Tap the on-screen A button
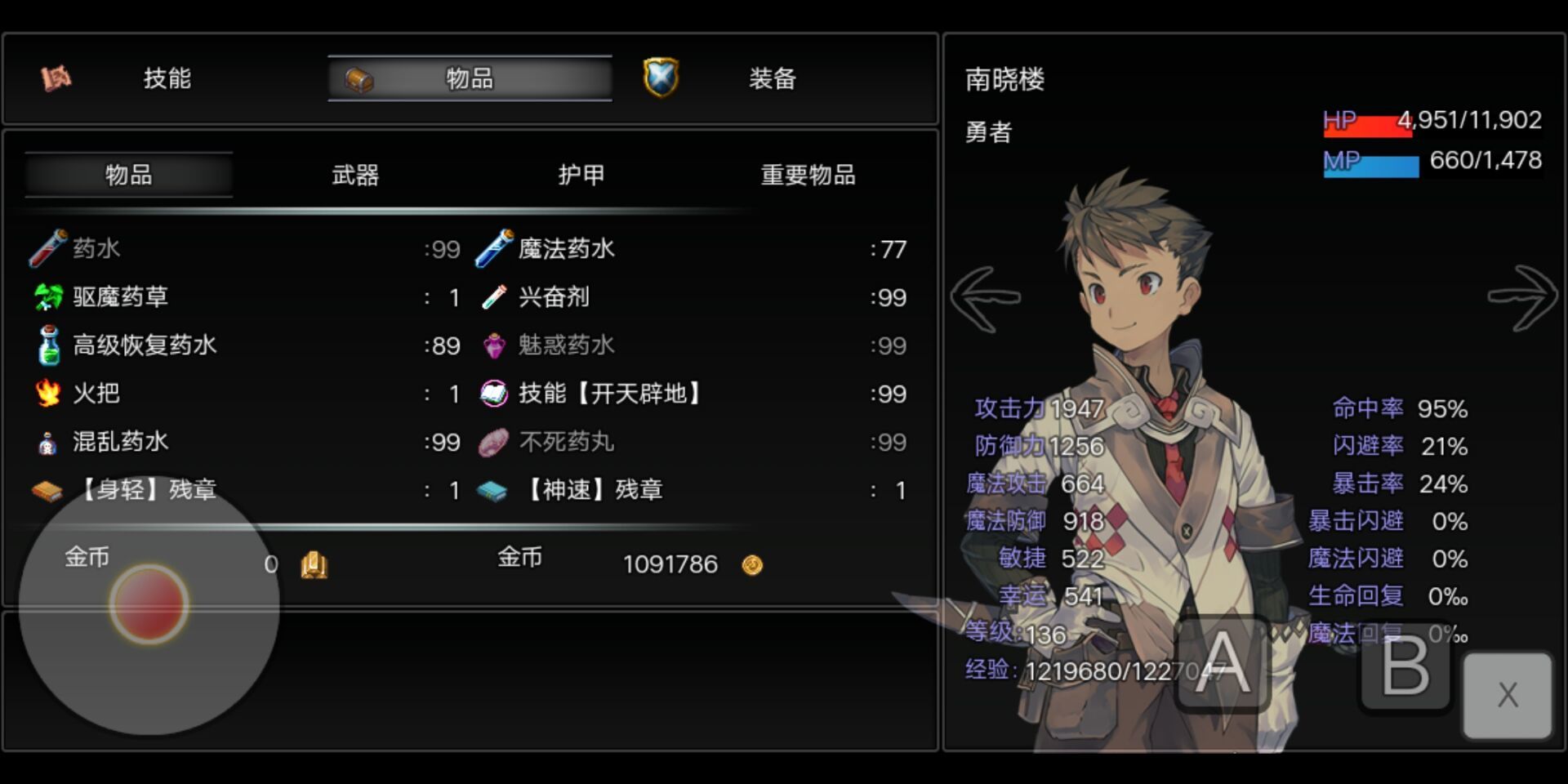Screen dimensions: 1568x784 pyautogui.click(x=1223, y=663)
